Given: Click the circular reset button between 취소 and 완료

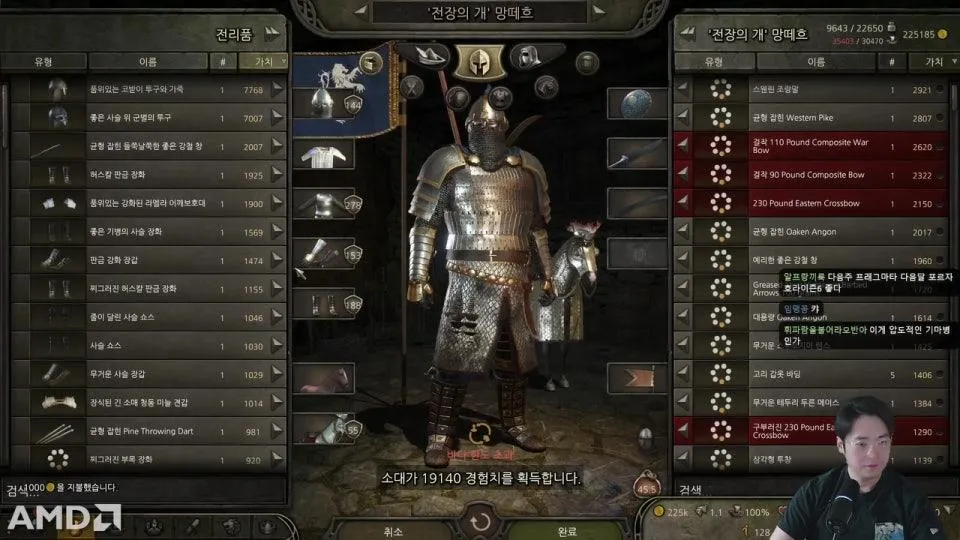Looking at the screenshot, I should click(x=481, y=522).
